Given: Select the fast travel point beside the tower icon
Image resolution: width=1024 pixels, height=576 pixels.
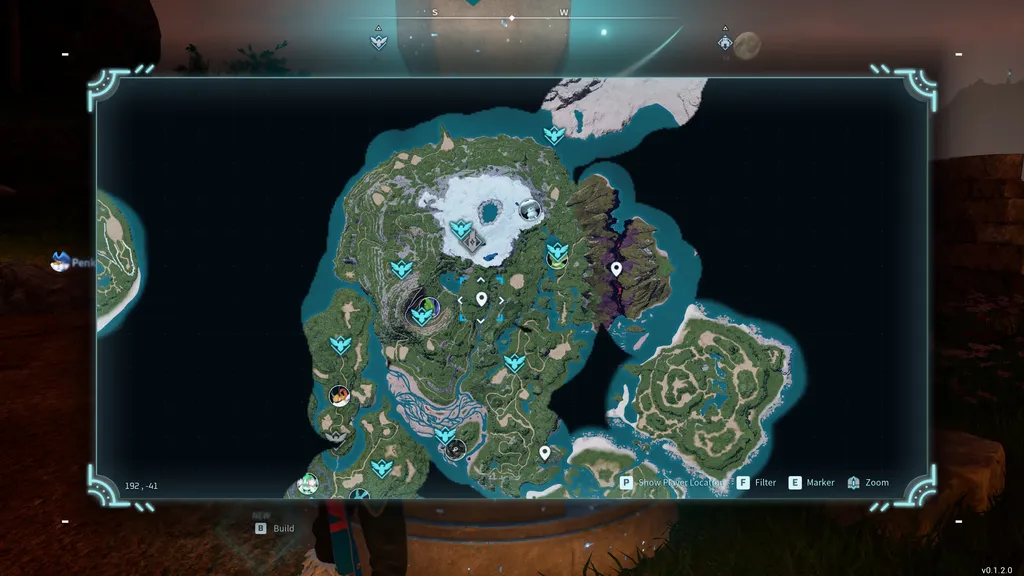Looking at the screenshot, I should 460,229.
